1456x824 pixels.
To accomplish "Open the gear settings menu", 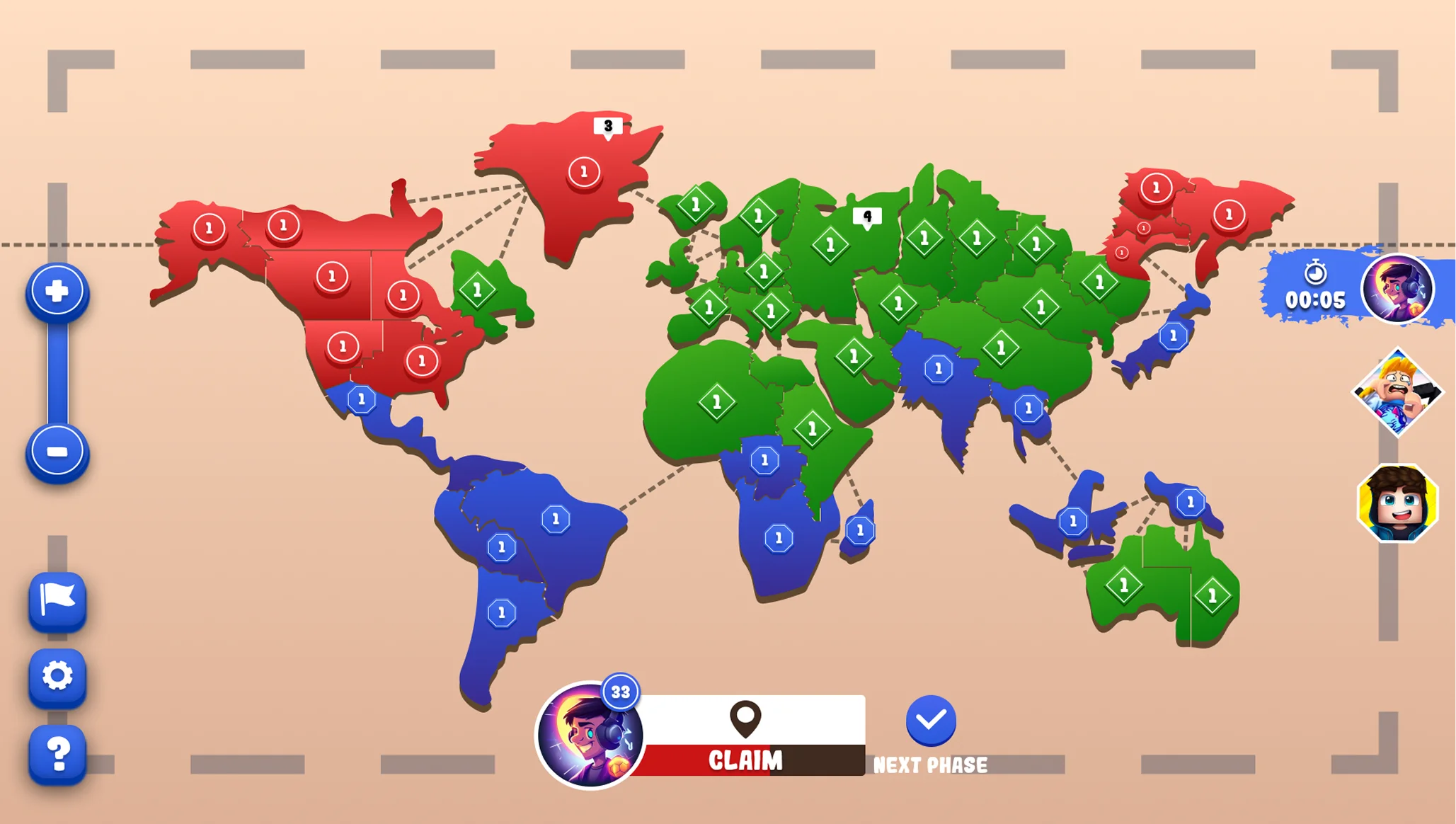I will tap(57, 676).
